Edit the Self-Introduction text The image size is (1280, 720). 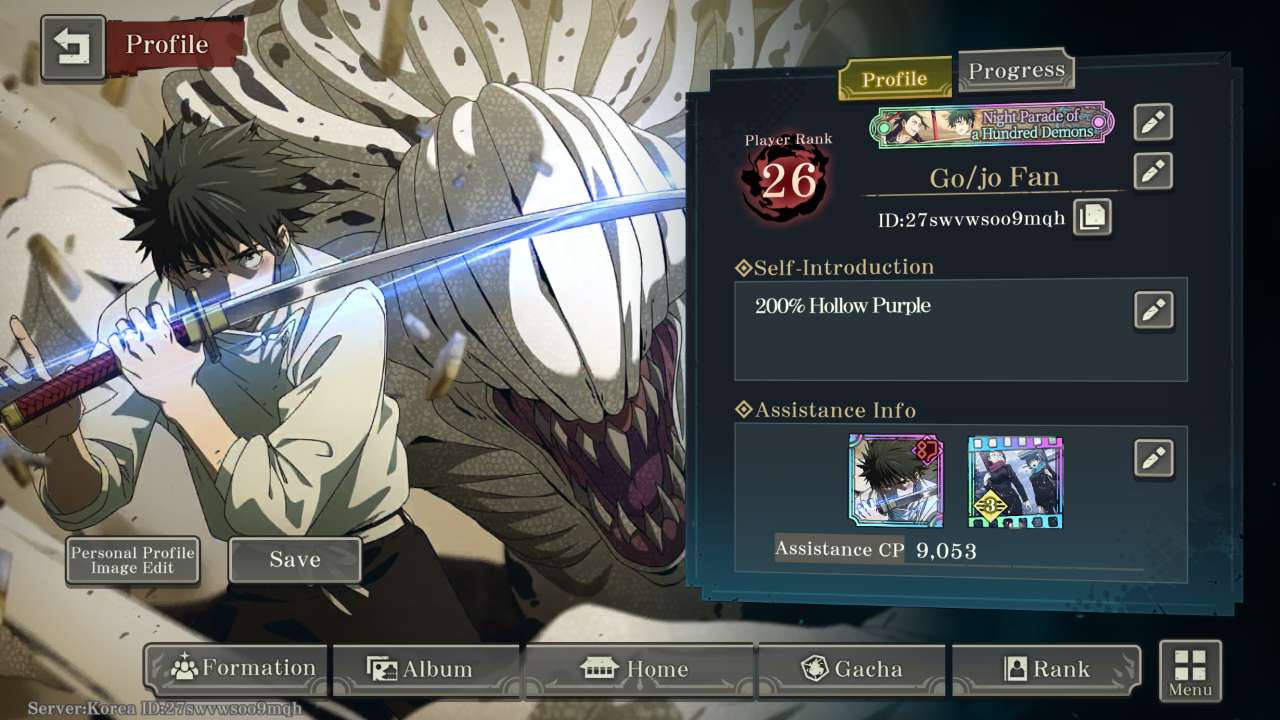[x=1153, y=310]
